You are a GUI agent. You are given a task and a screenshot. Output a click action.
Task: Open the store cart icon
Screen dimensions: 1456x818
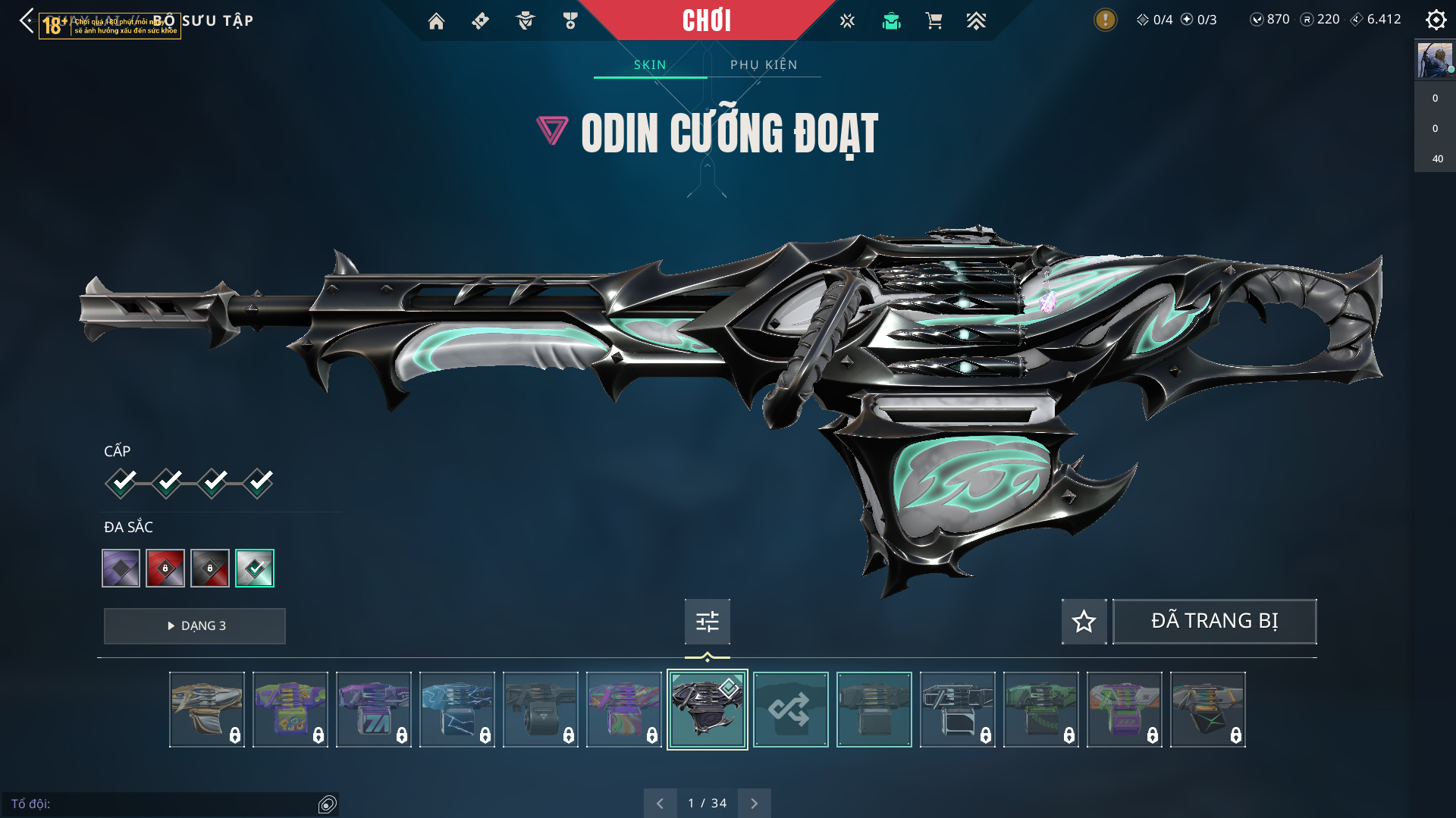[x=934, y=21]
